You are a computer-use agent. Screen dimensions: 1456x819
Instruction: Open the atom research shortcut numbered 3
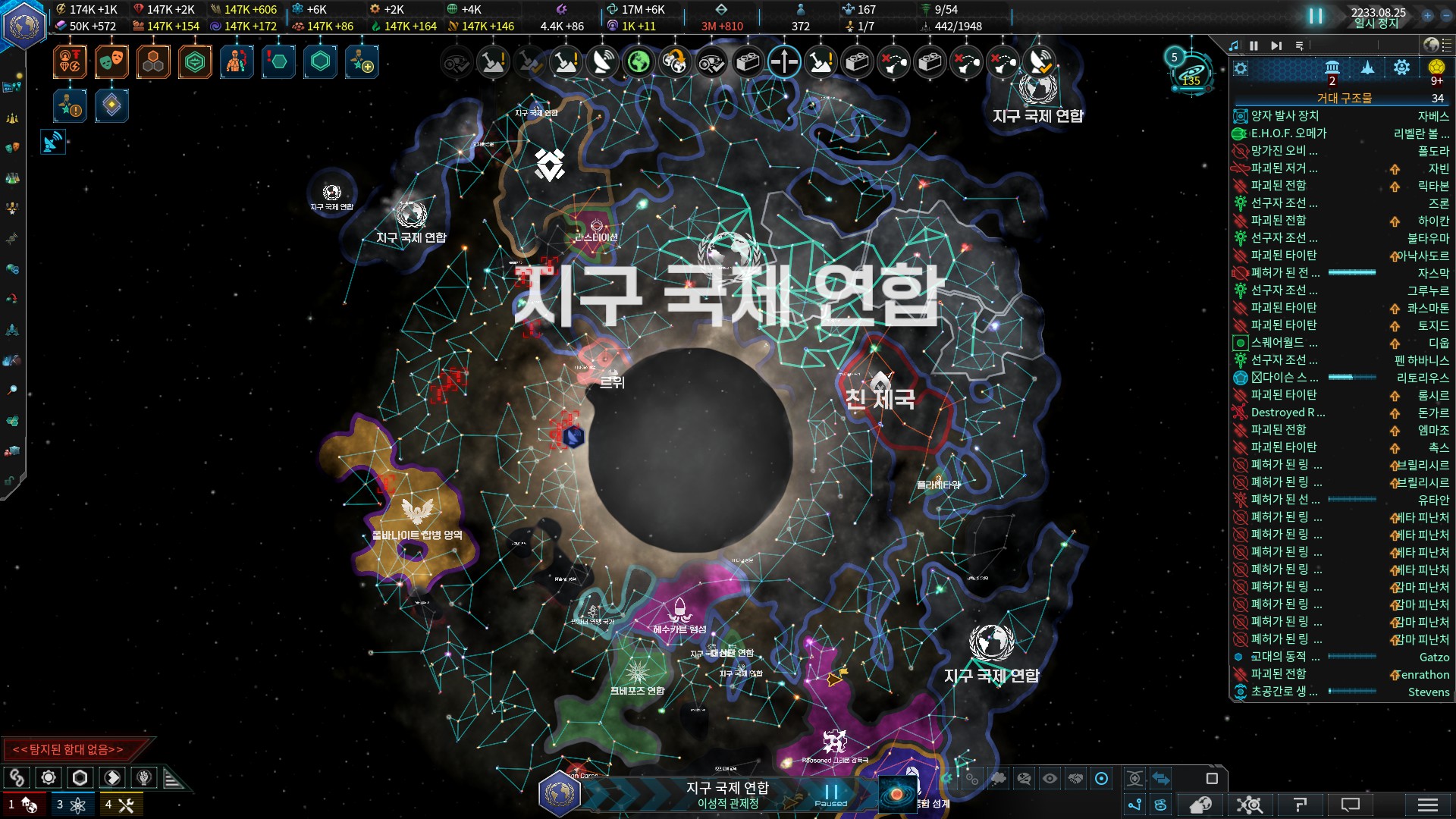(x=72, y=805)
